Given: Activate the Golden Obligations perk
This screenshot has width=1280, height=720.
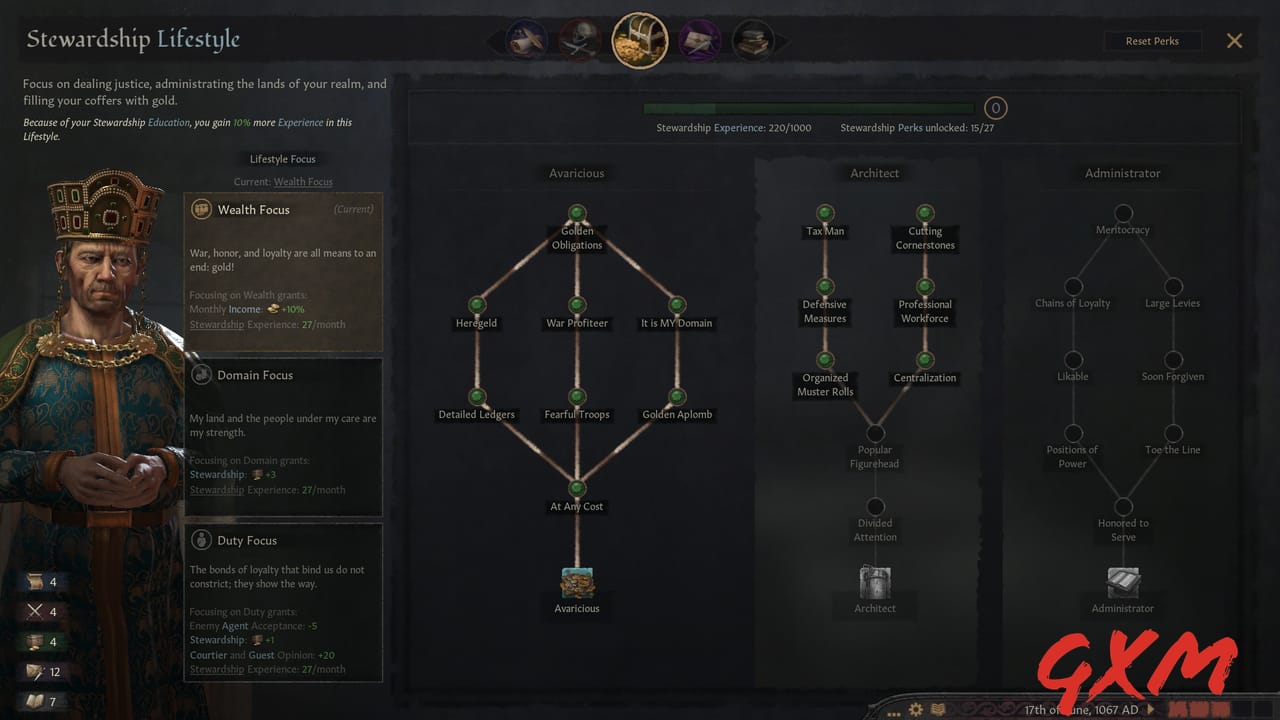Looking at the screenshot, I should (x=577, y=213).
